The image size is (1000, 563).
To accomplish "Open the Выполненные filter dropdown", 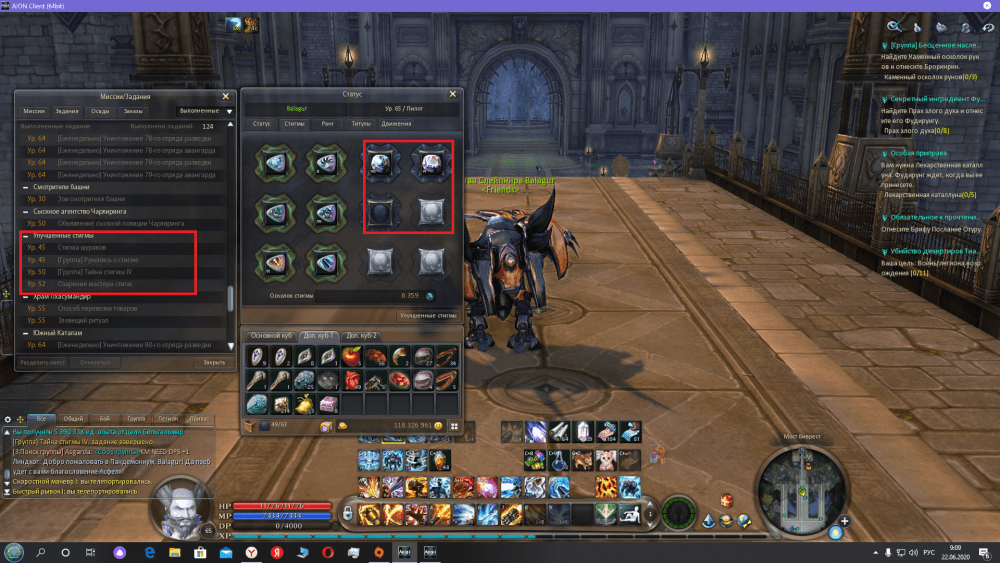I will [200, 110].
